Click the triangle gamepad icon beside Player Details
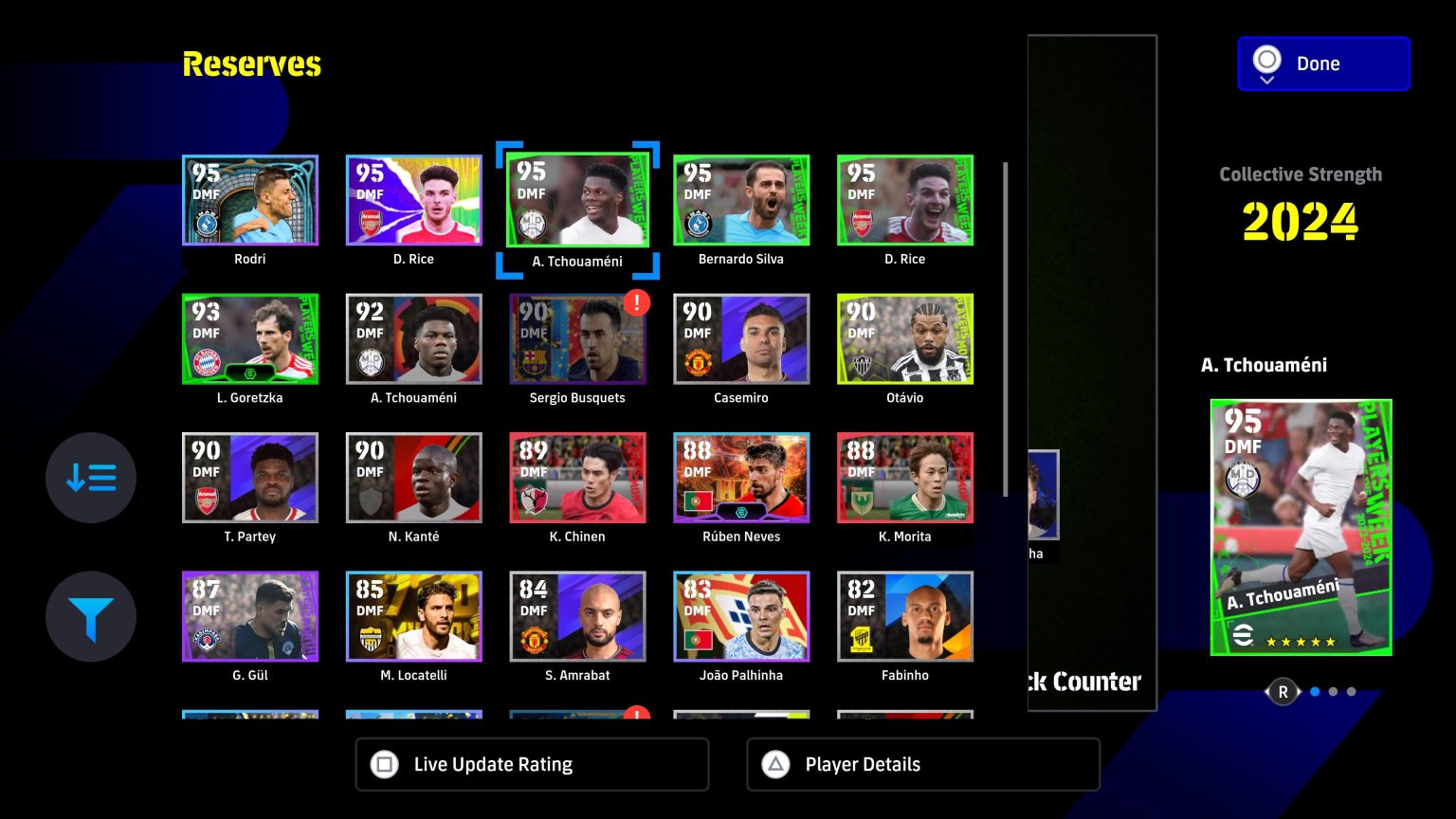Image resolution: width=1456 pixels, height=819 pixels. coord(775,764)
